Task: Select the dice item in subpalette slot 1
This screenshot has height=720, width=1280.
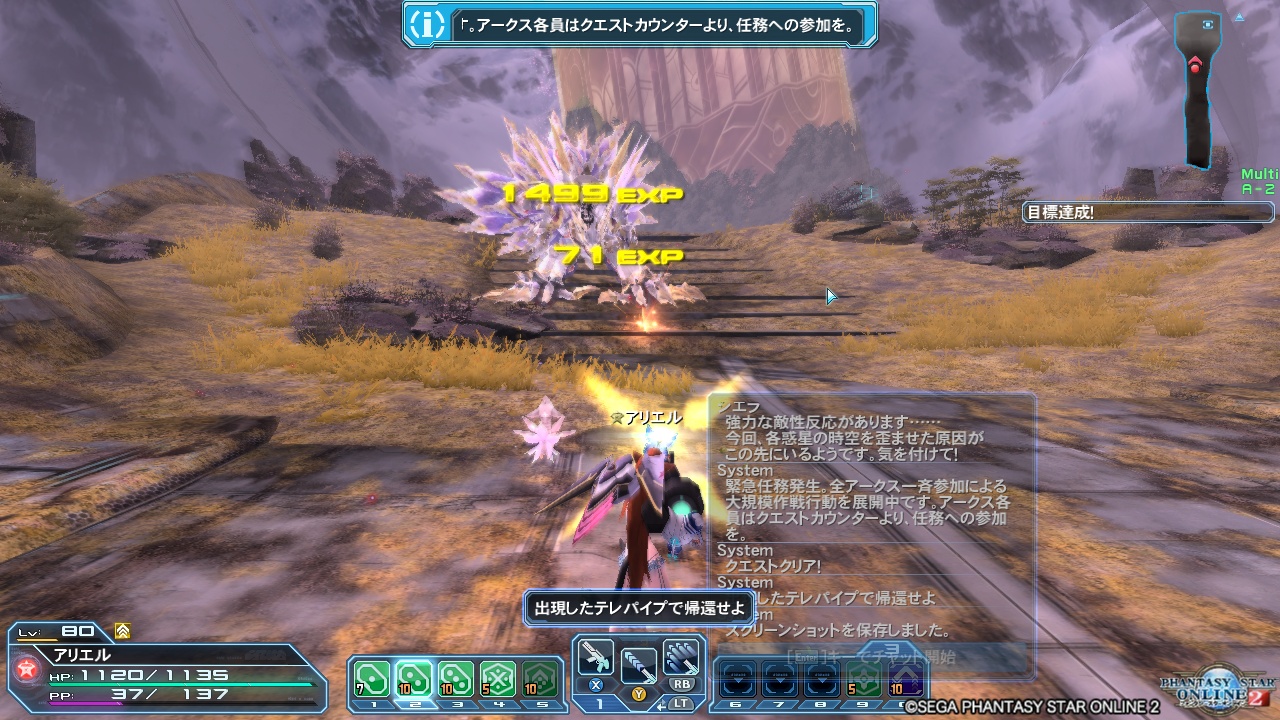Action: (371, 678)
